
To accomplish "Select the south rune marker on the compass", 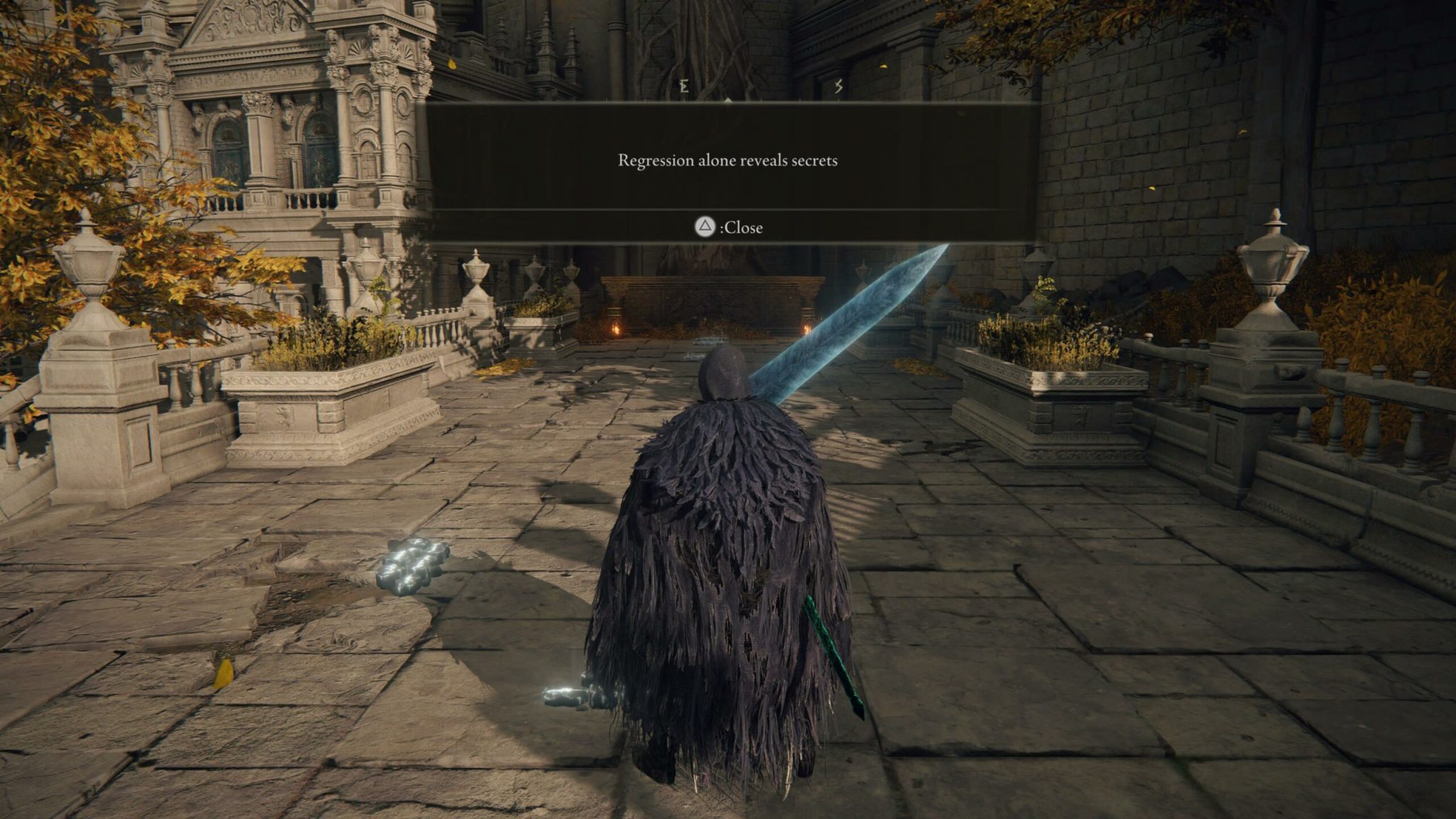I will 839,85.
